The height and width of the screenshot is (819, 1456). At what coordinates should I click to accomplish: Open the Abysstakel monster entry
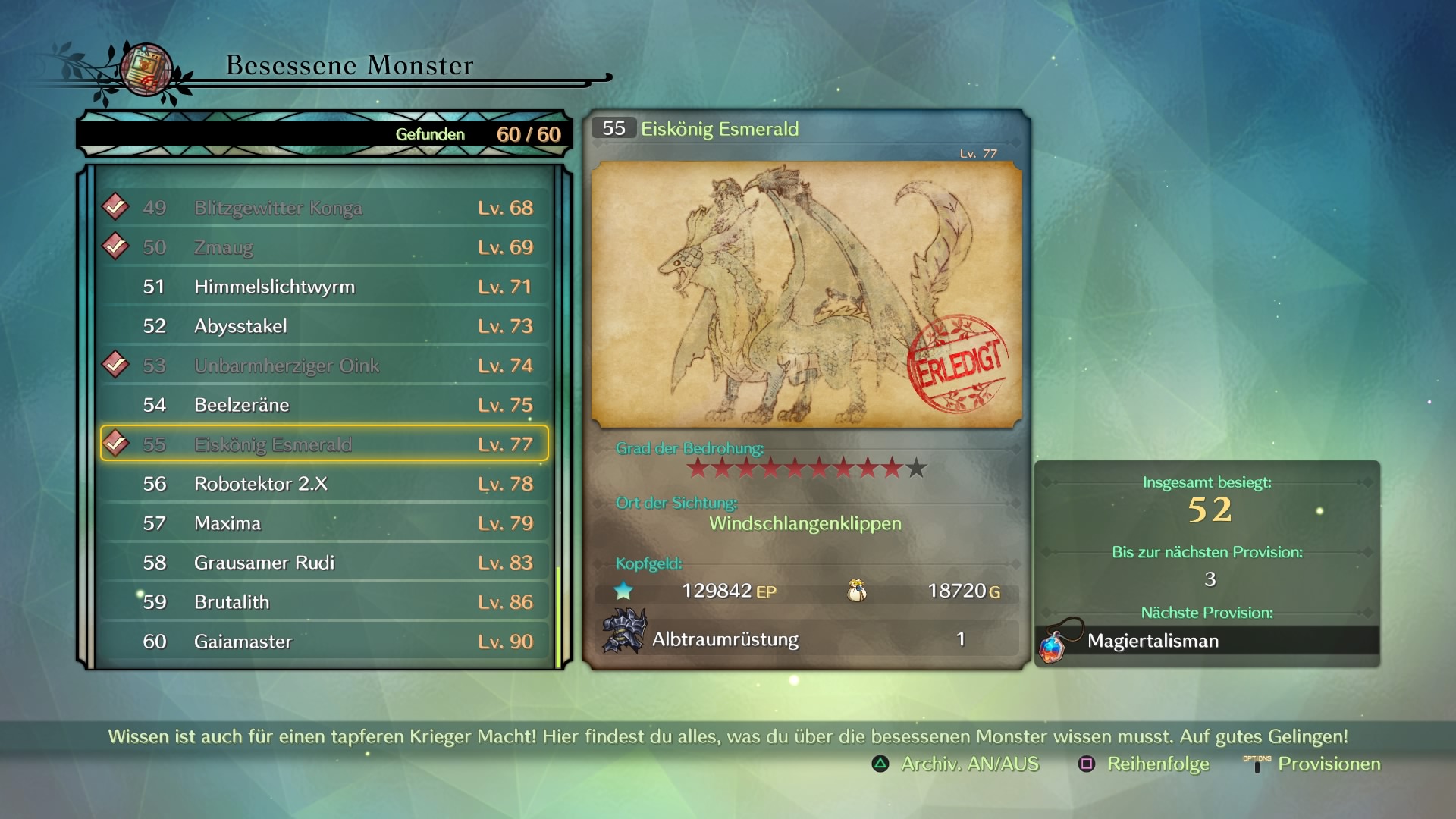(325, 326)
